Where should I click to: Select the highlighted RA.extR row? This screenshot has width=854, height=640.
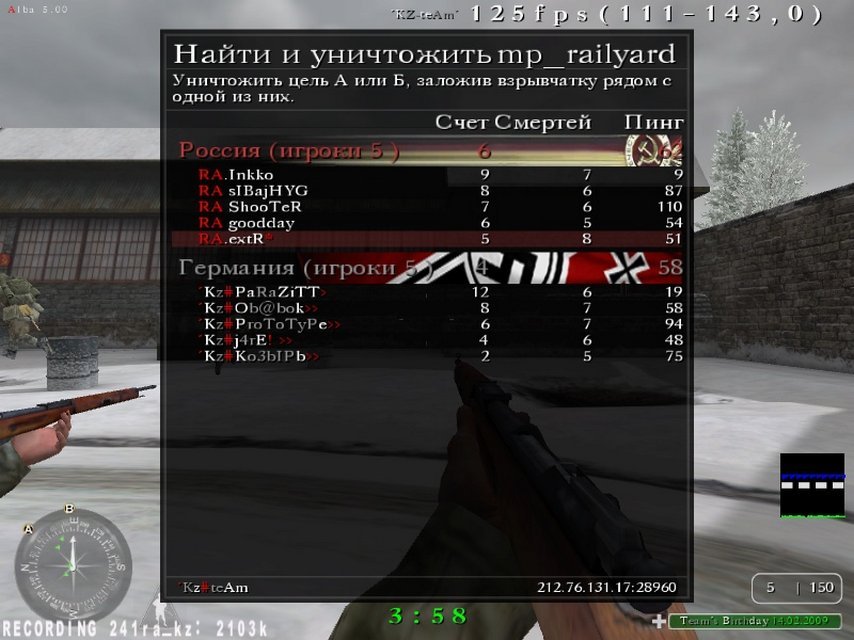430,239
